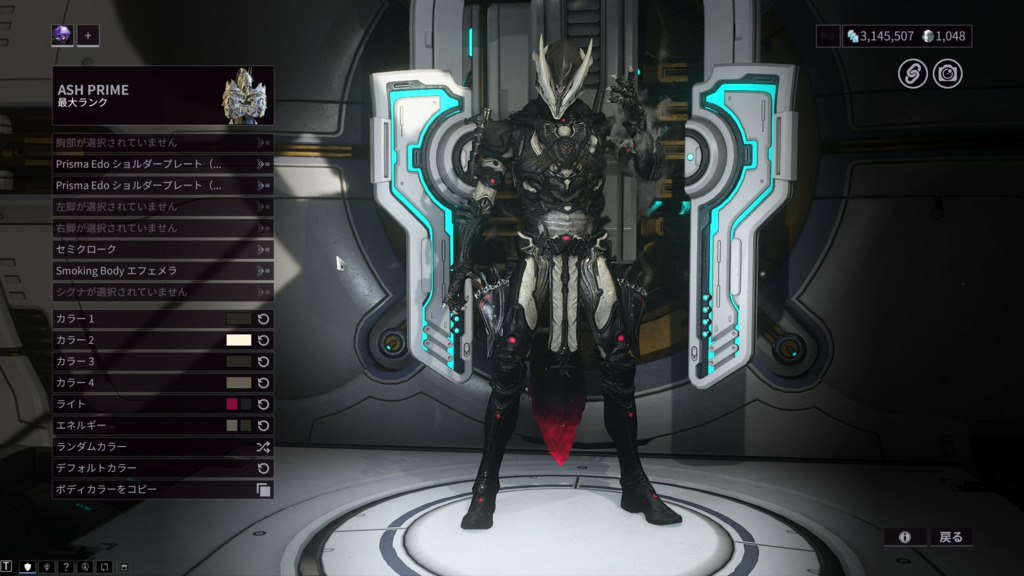
Task: Pick the カラー 2 cream color swatch
Action: (239, 340)
